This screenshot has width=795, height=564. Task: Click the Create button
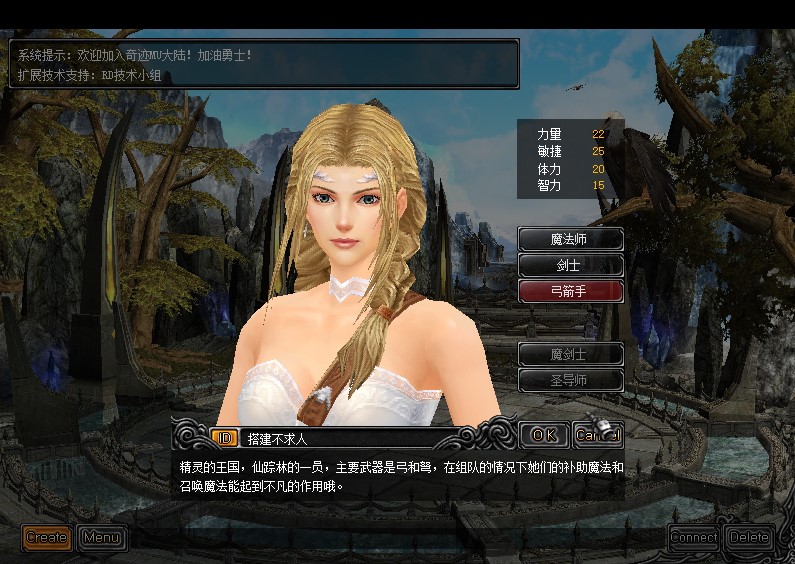click(x=47, y=537)
